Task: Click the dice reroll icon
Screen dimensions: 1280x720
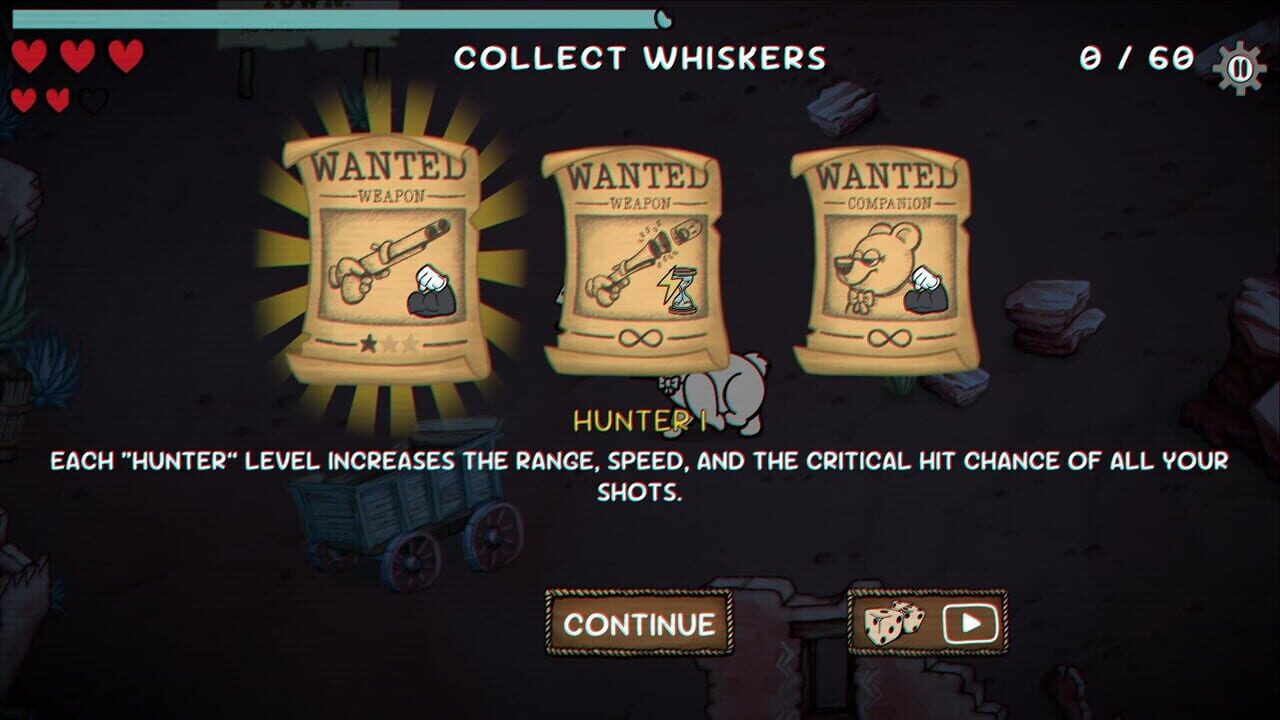Action: point(895,621)
